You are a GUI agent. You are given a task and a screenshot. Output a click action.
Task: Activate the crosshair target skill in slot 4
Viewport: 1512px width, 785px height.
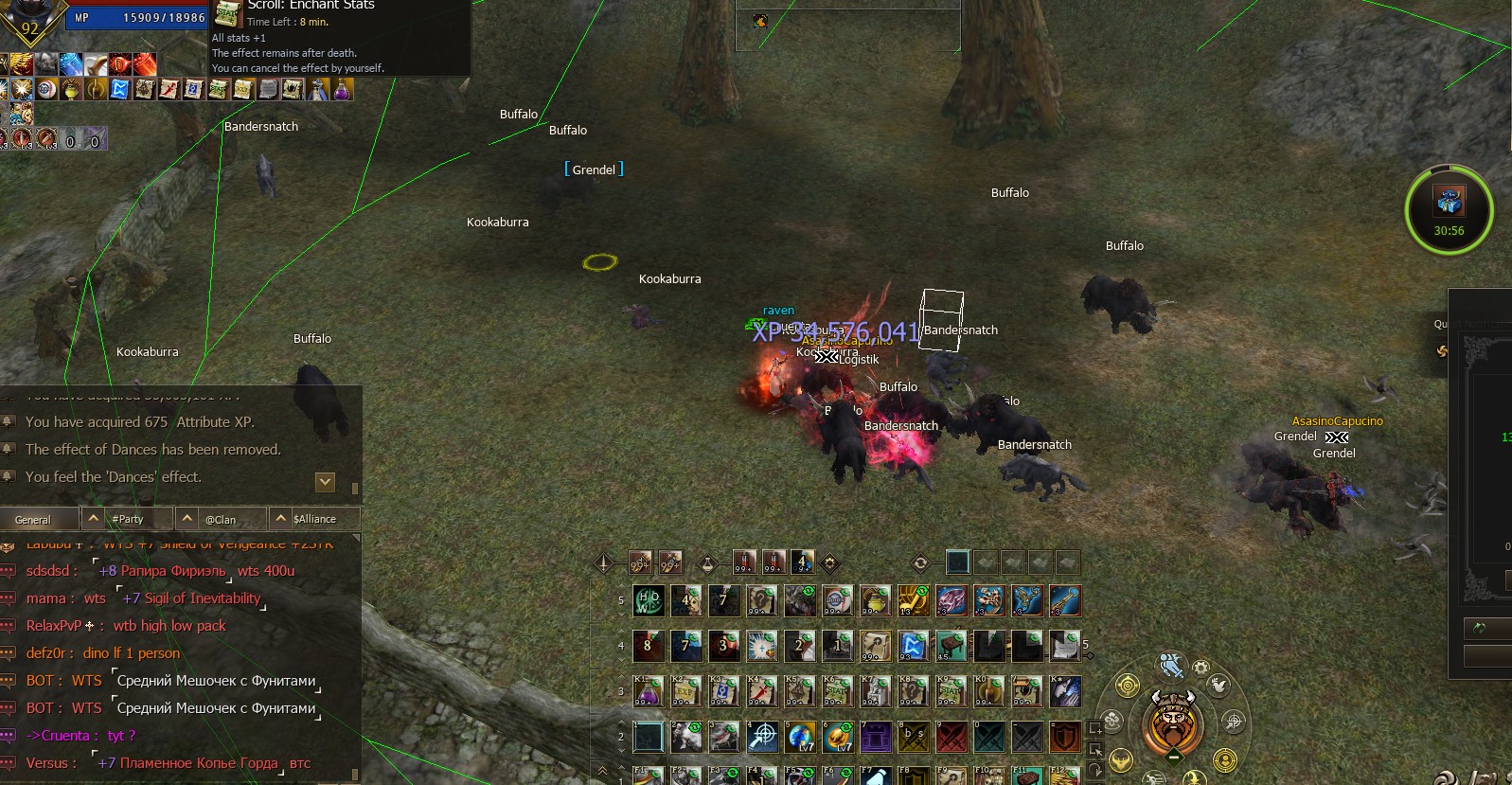(x=762, y=737)
